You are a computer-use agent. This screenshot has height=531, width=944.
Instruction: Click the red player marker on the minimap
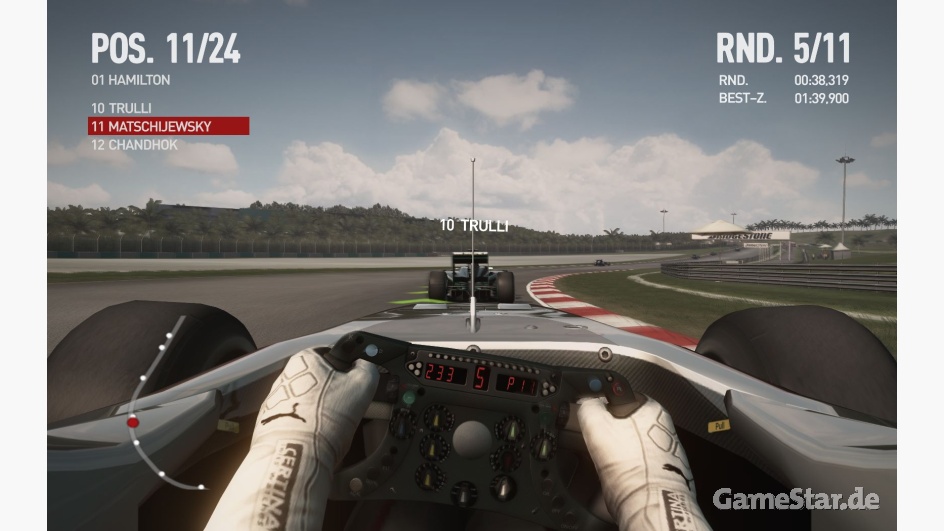coord(133,422)
